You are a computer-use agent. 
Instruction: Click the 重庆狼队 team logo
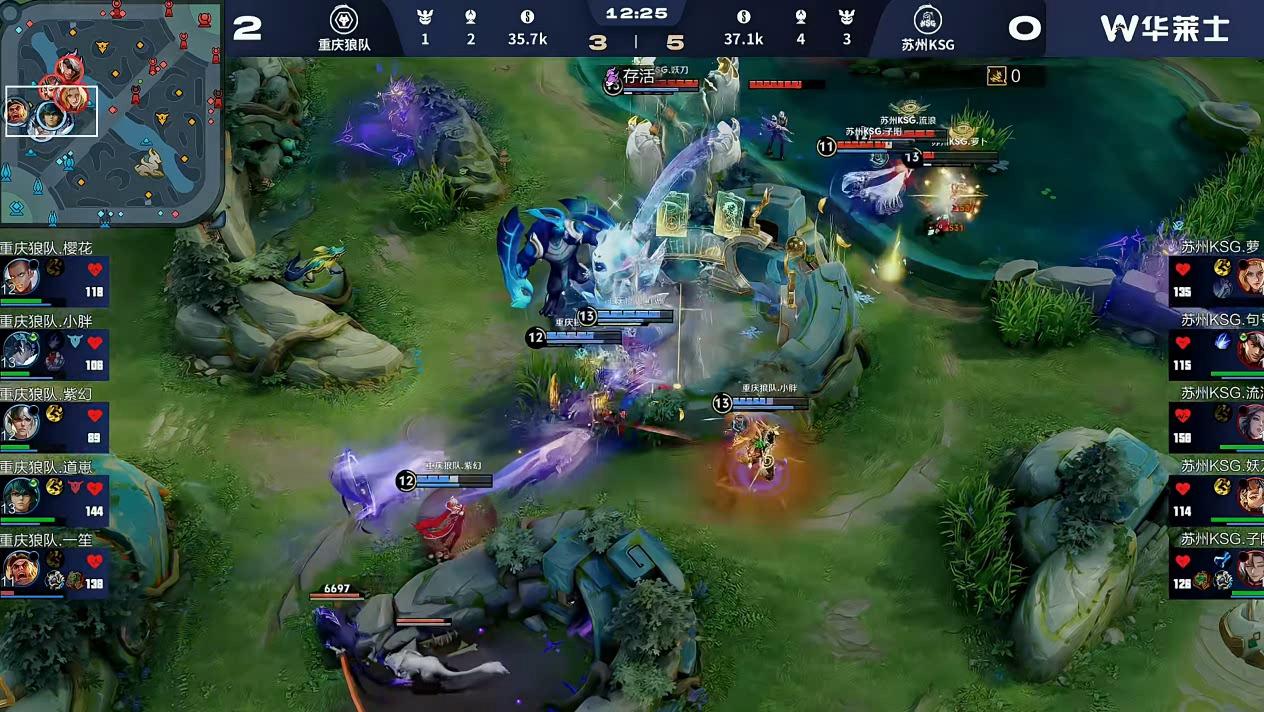coord(344,20)
